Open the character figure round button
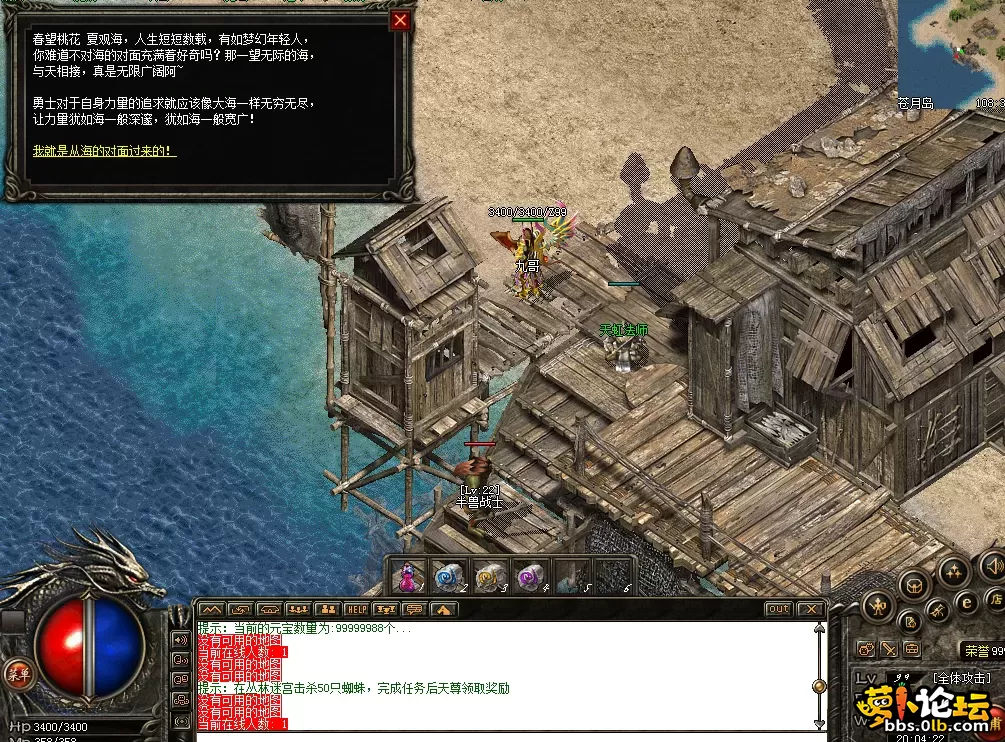The image size is (1005, 742). pos(879,604)
